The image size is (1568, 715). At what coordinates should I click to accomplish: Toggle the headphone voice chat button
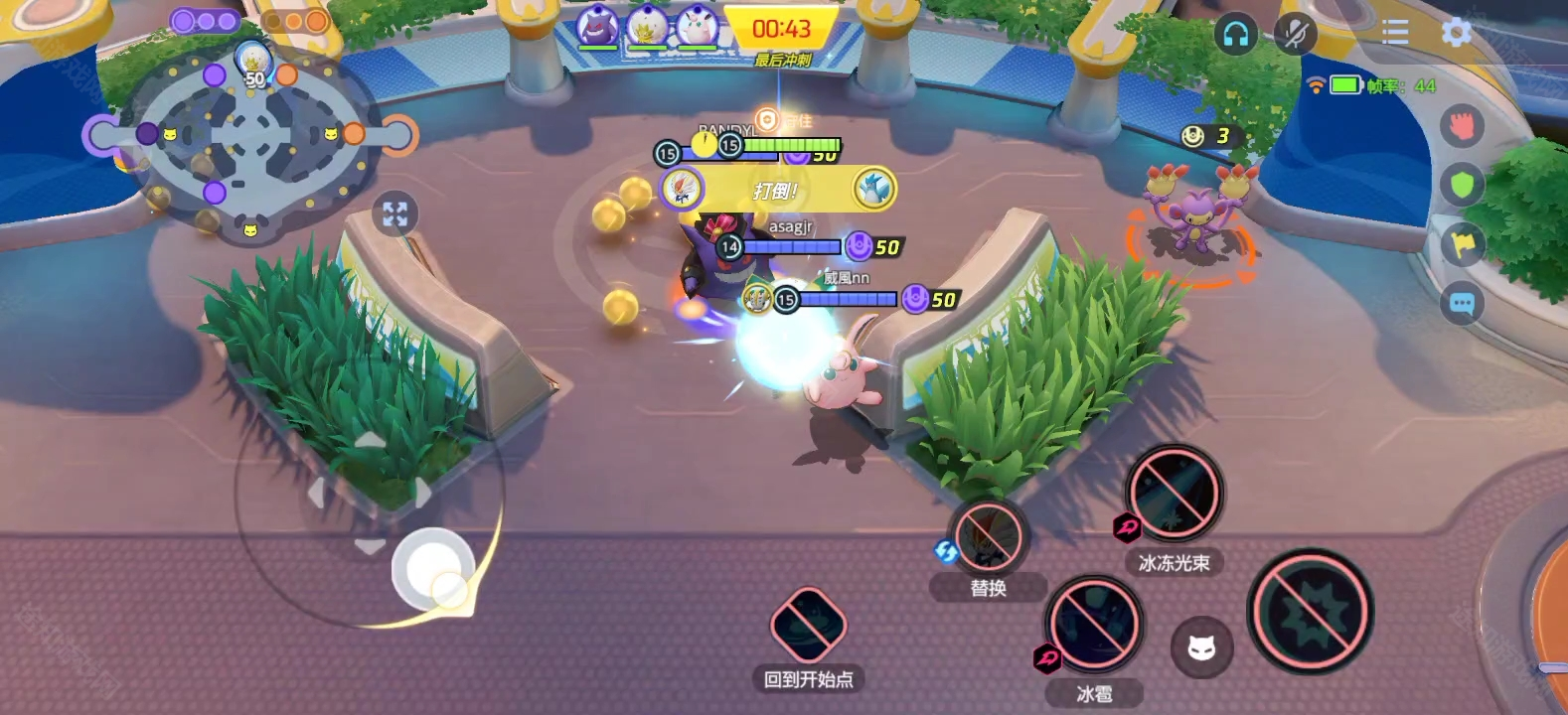click(1236, 35)
